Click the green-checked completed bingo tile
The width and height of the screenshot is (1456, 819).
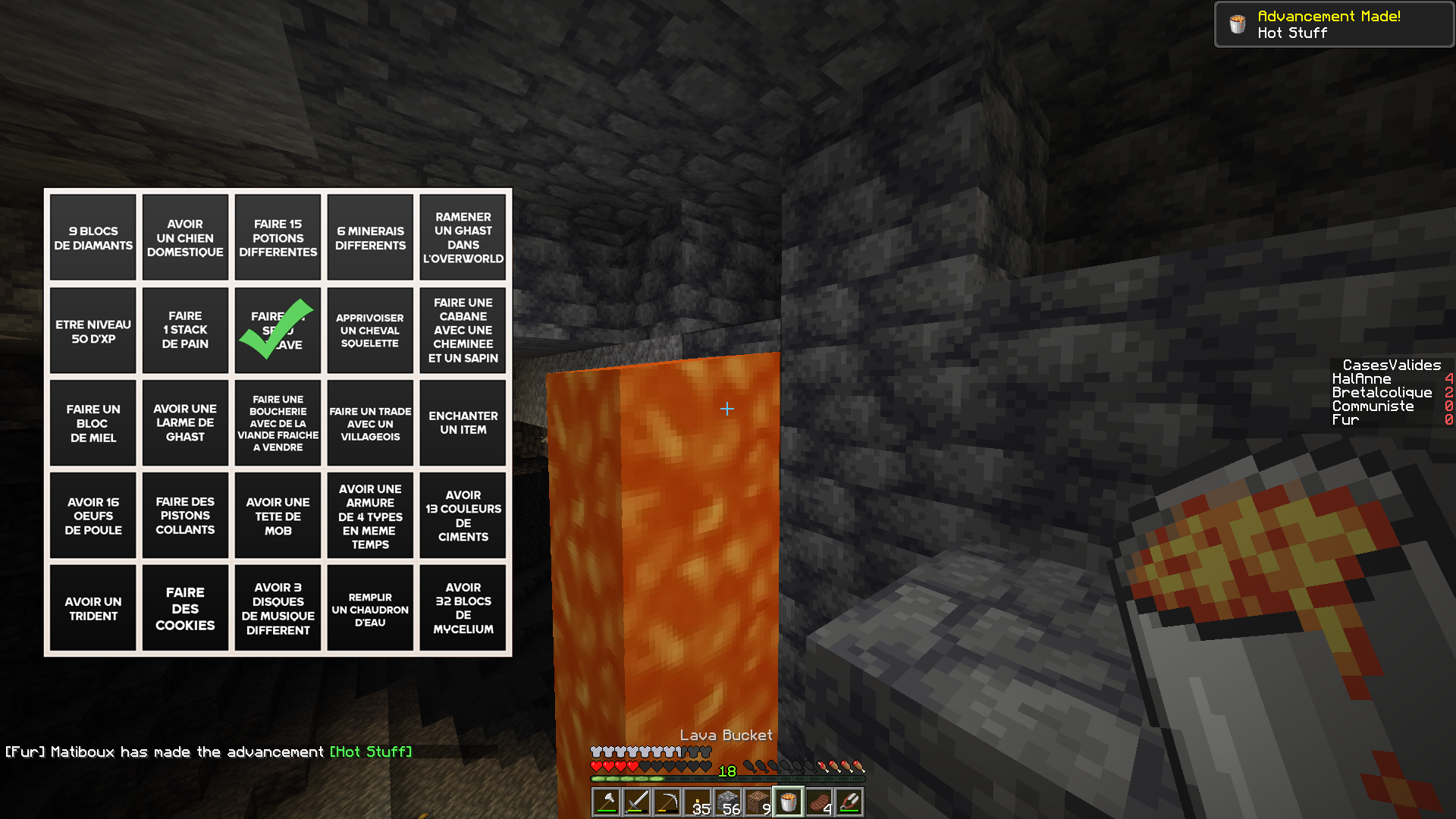(278, 330)
